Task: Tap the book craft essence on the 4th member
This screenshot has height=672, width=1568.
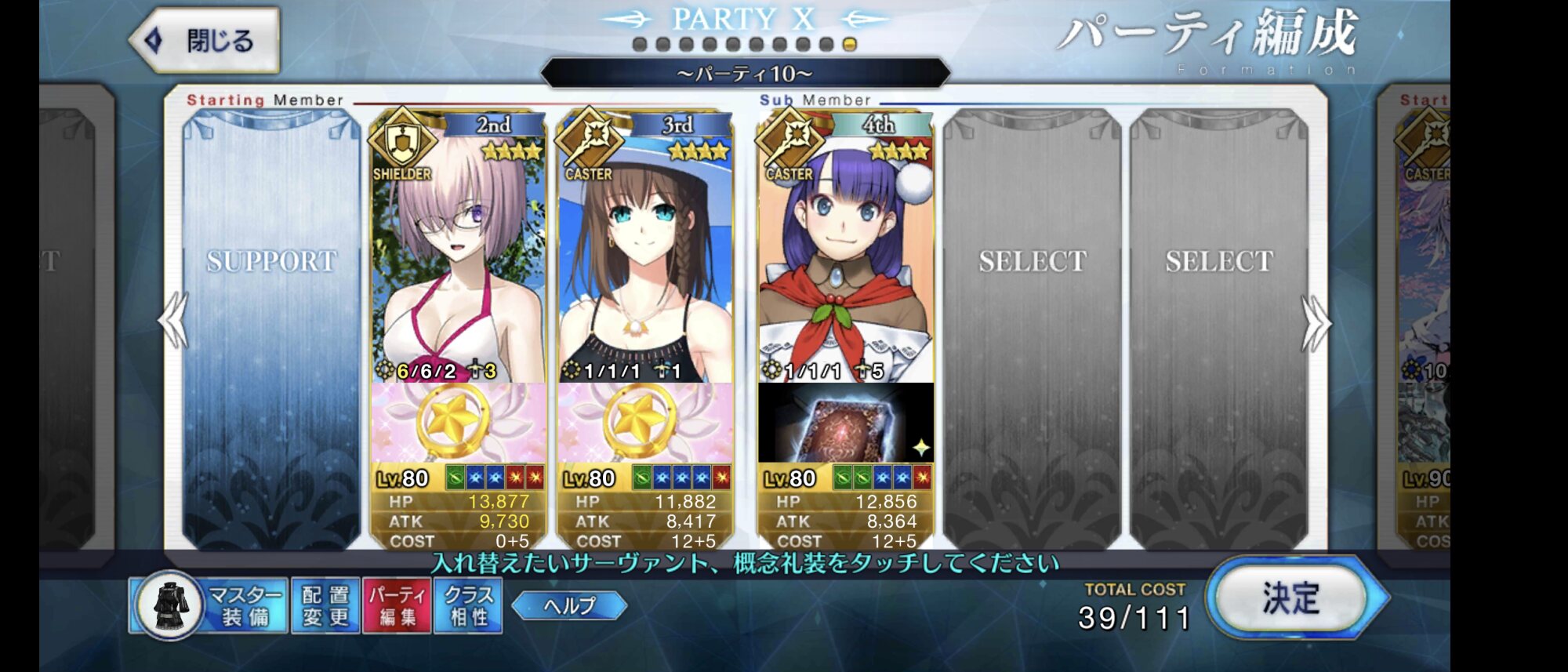Action: 846,423
